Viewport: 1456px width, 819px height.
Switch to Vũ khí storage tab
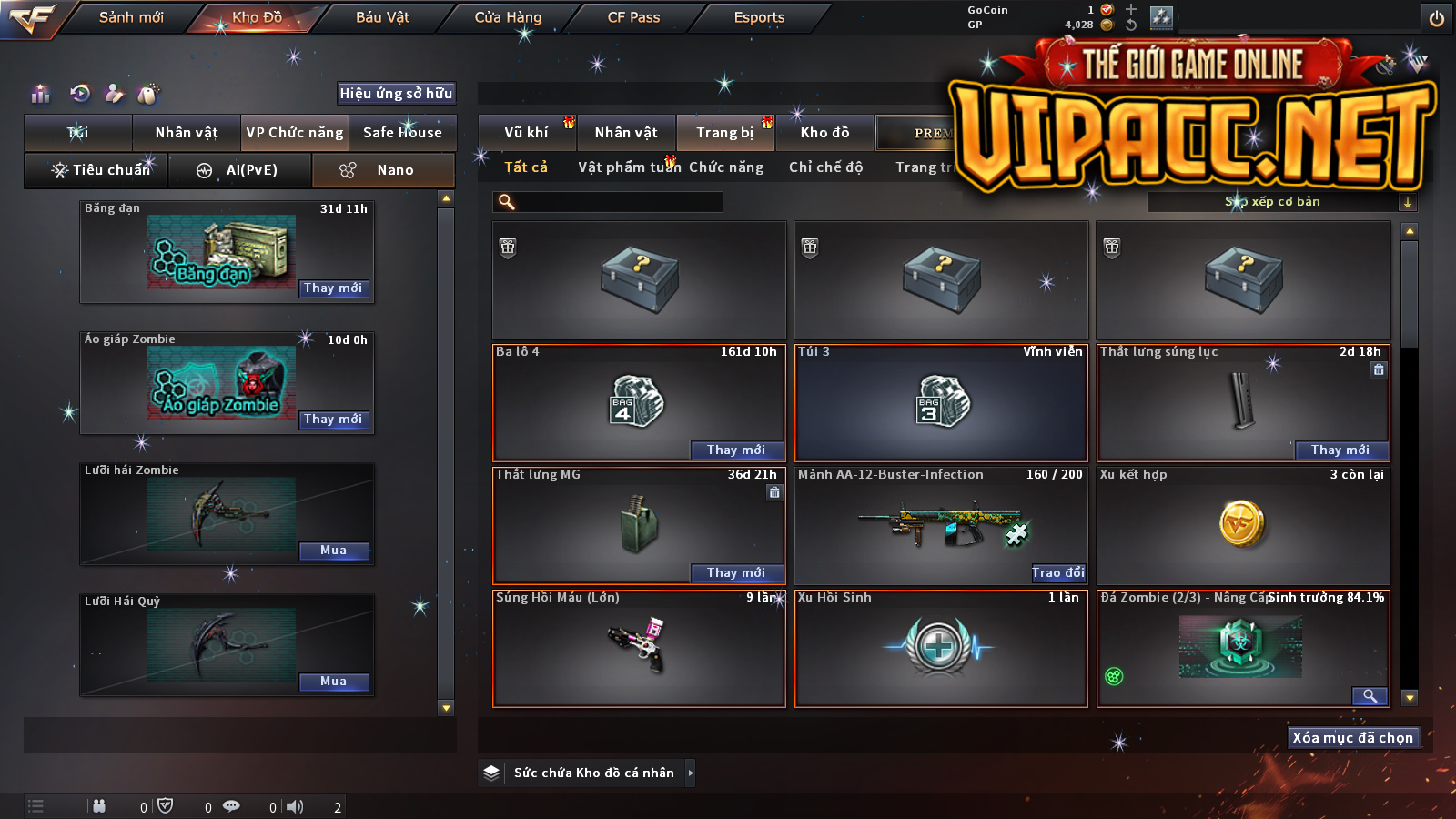526,133
